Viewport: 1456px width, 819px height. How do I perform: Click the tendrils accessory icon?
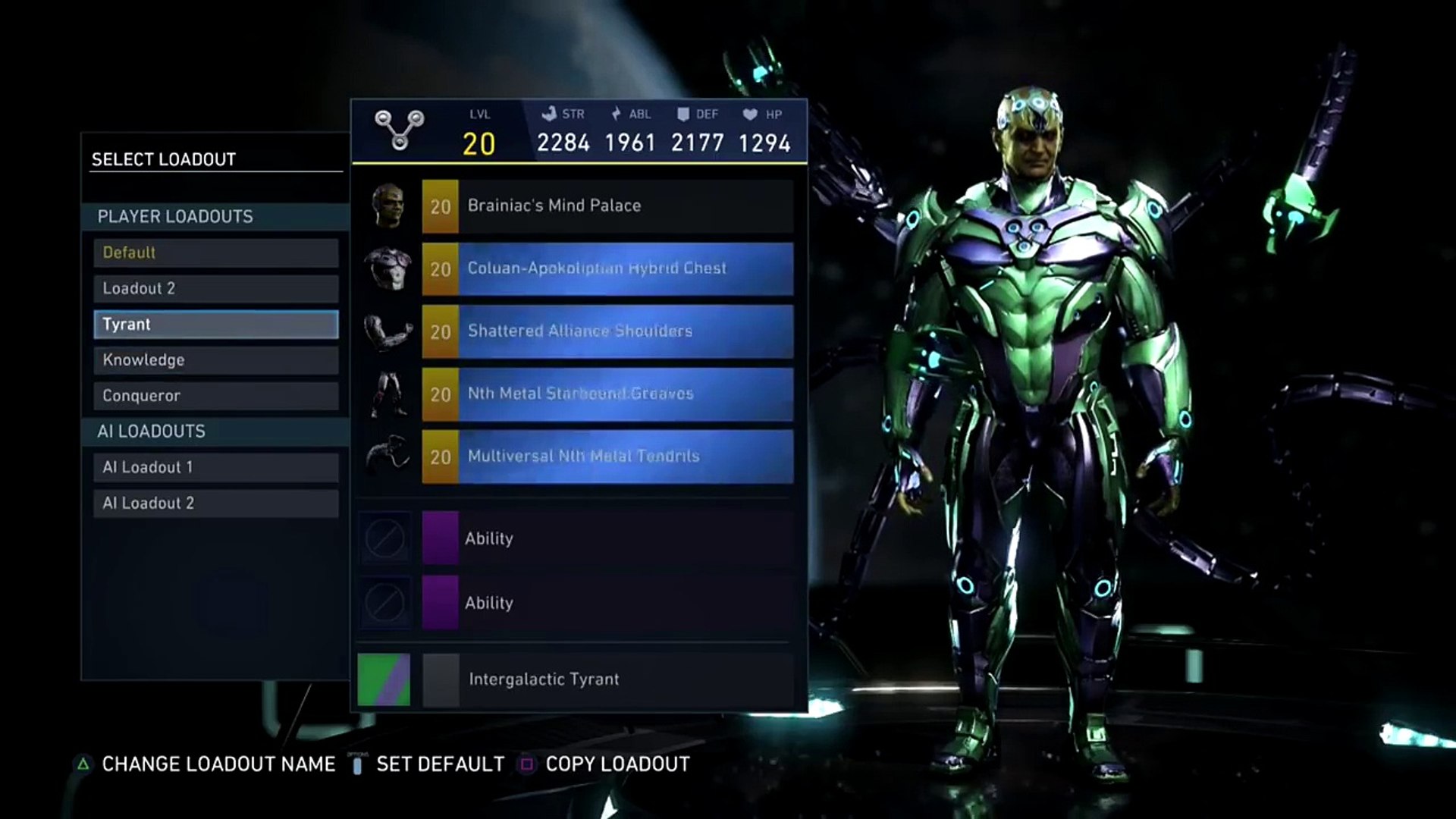388,456
